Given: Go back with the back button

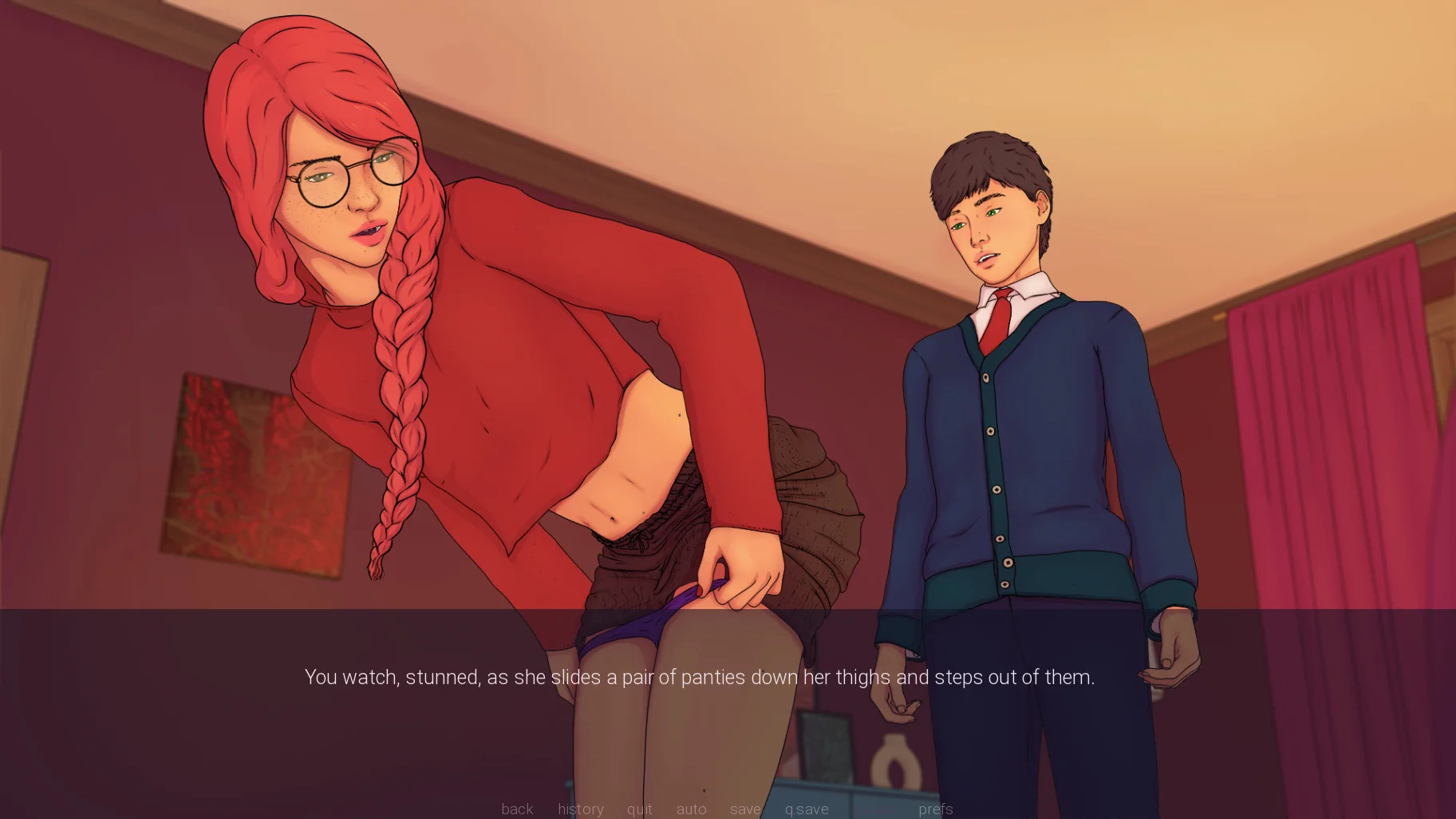Looking at the screenshot, I should point(517,809).
